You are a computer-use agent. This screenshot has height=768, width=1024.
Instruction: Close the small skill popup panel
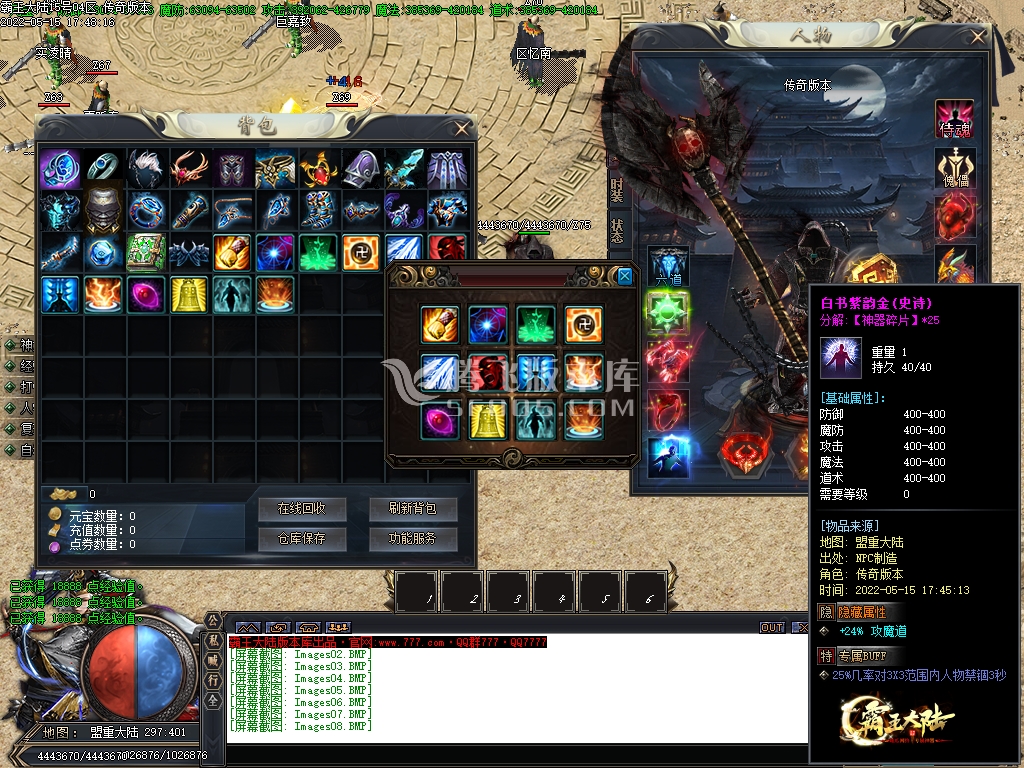coord(625,277)
